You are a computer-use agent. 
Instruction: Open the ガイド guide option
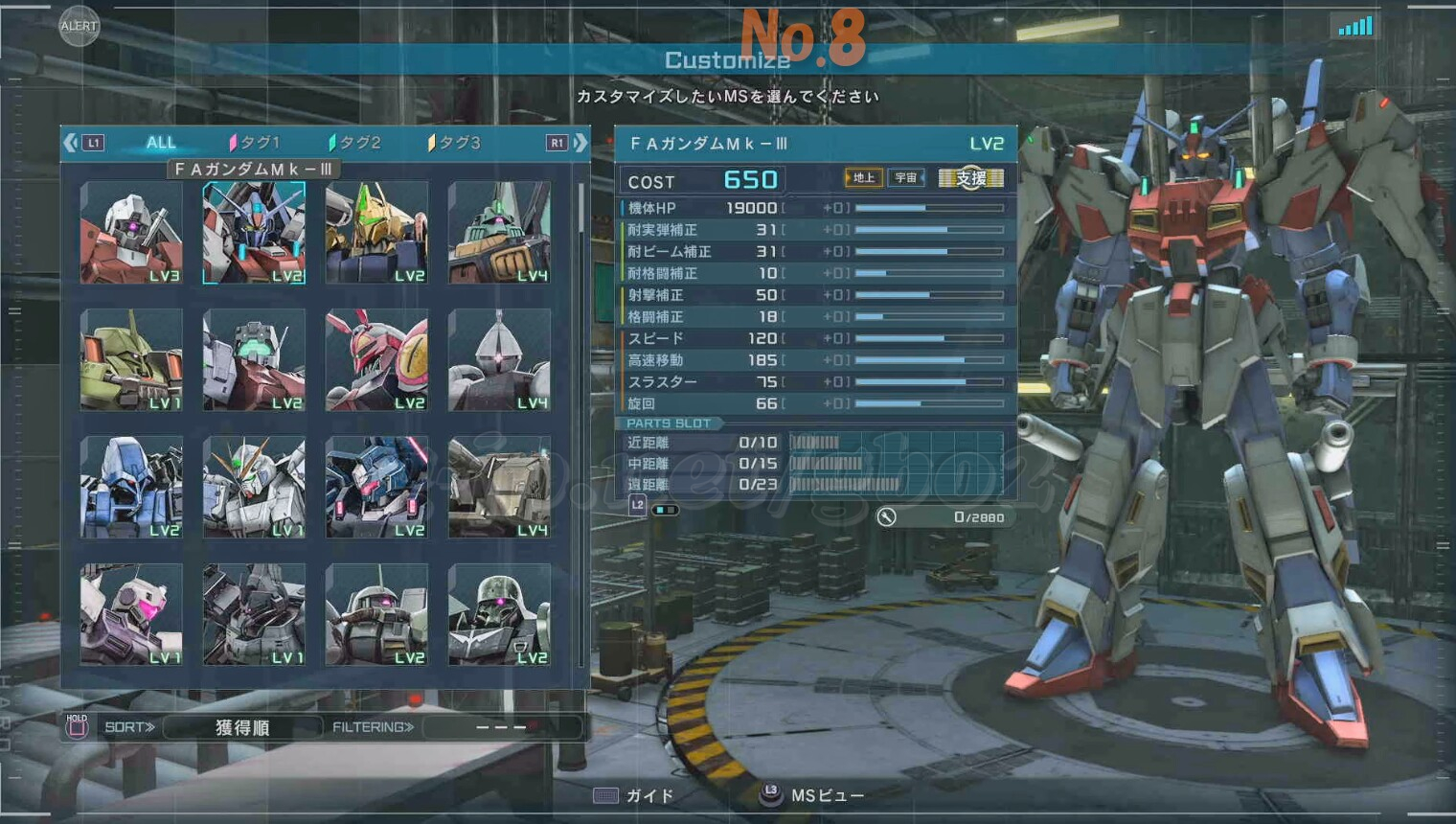[635, 796]
